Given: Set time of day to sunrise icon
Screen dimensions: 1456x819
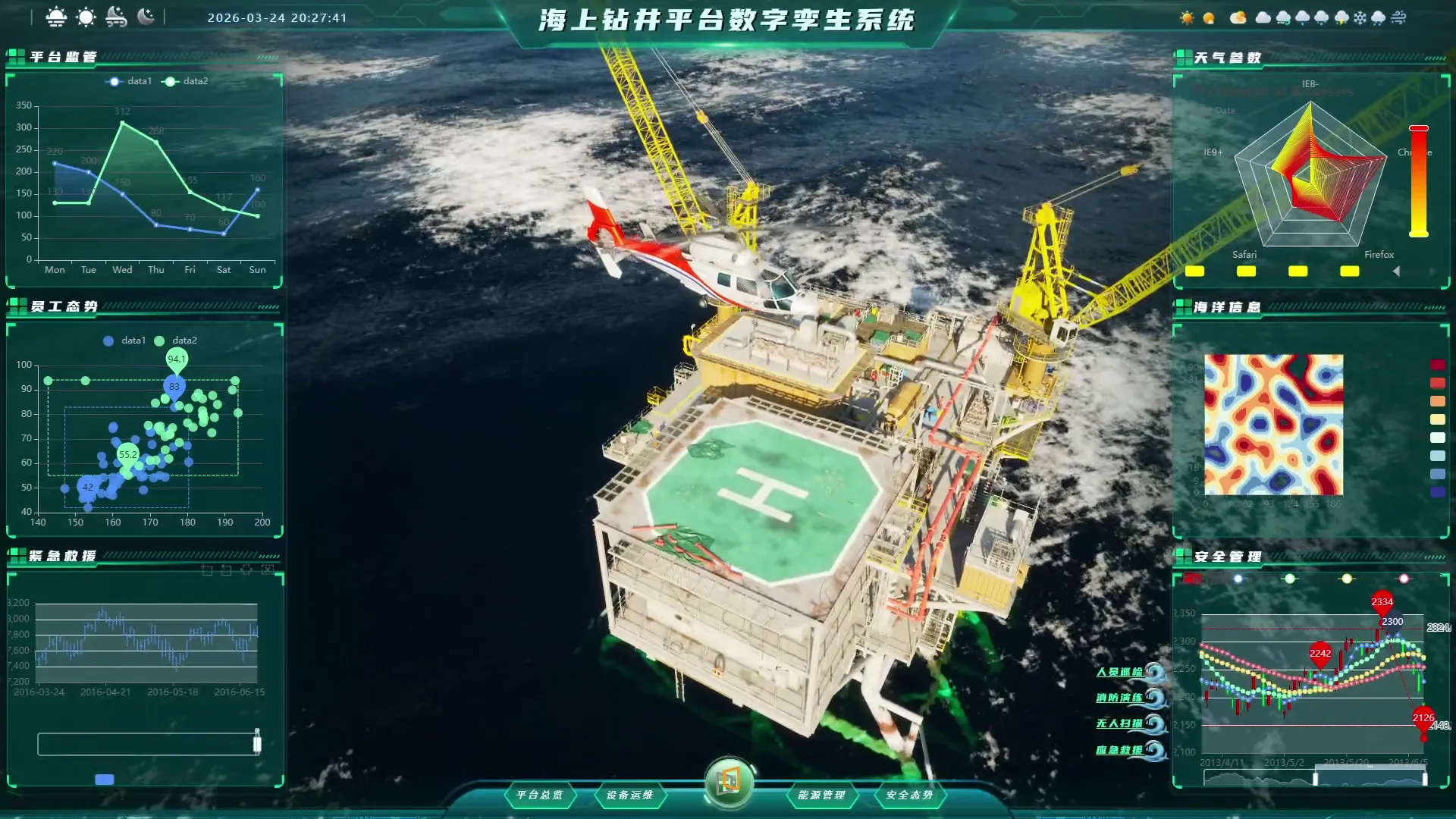Looking at the screenshot, I should [x=56, y=17].
